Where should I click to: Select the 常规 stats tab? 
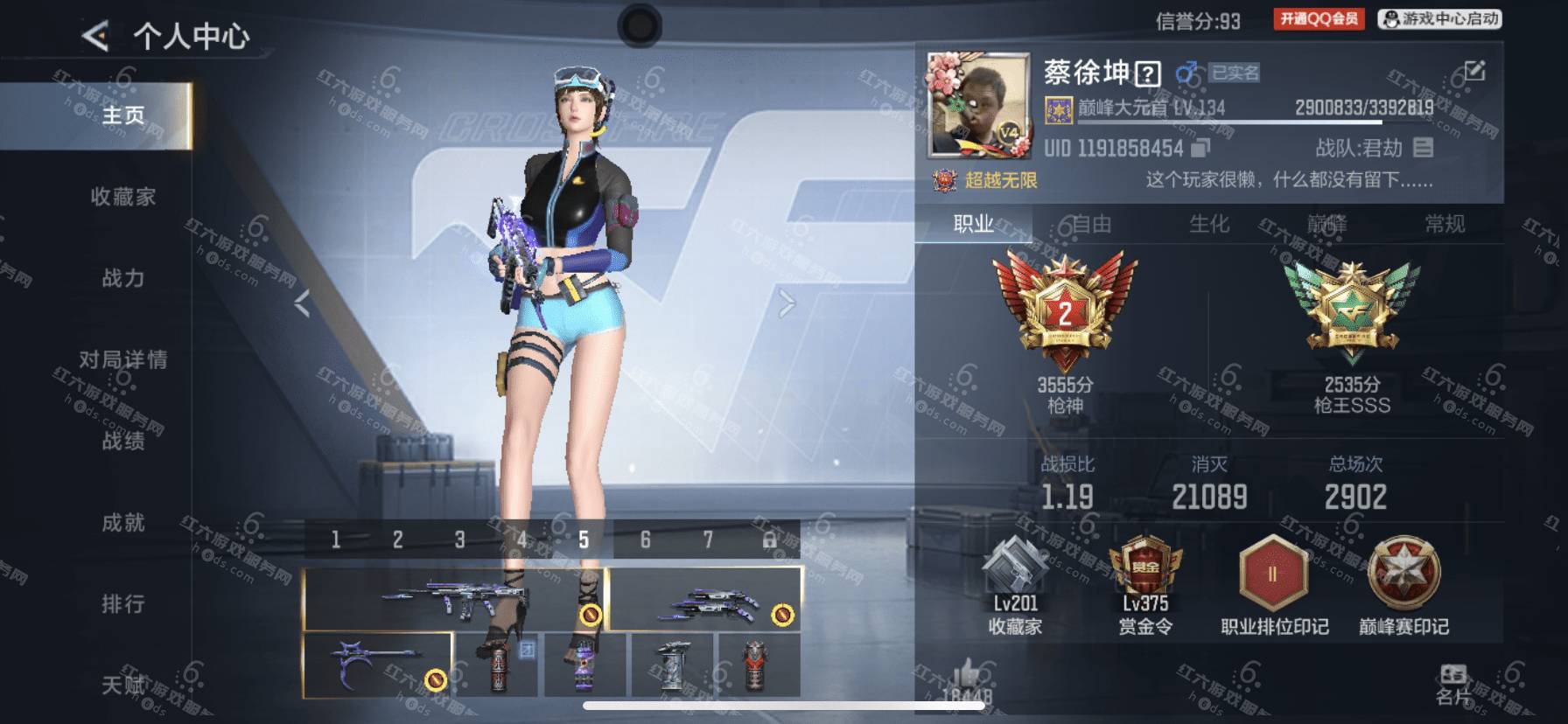[1444, 225]
